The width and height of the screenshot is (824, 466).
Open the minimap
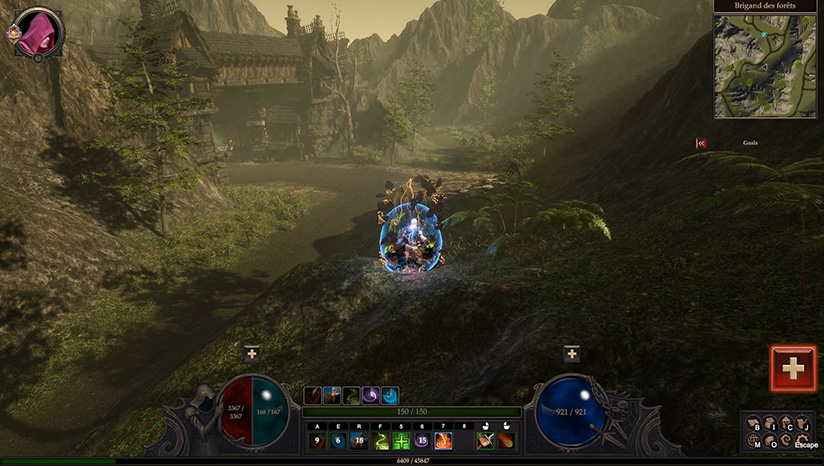(765, 65)
